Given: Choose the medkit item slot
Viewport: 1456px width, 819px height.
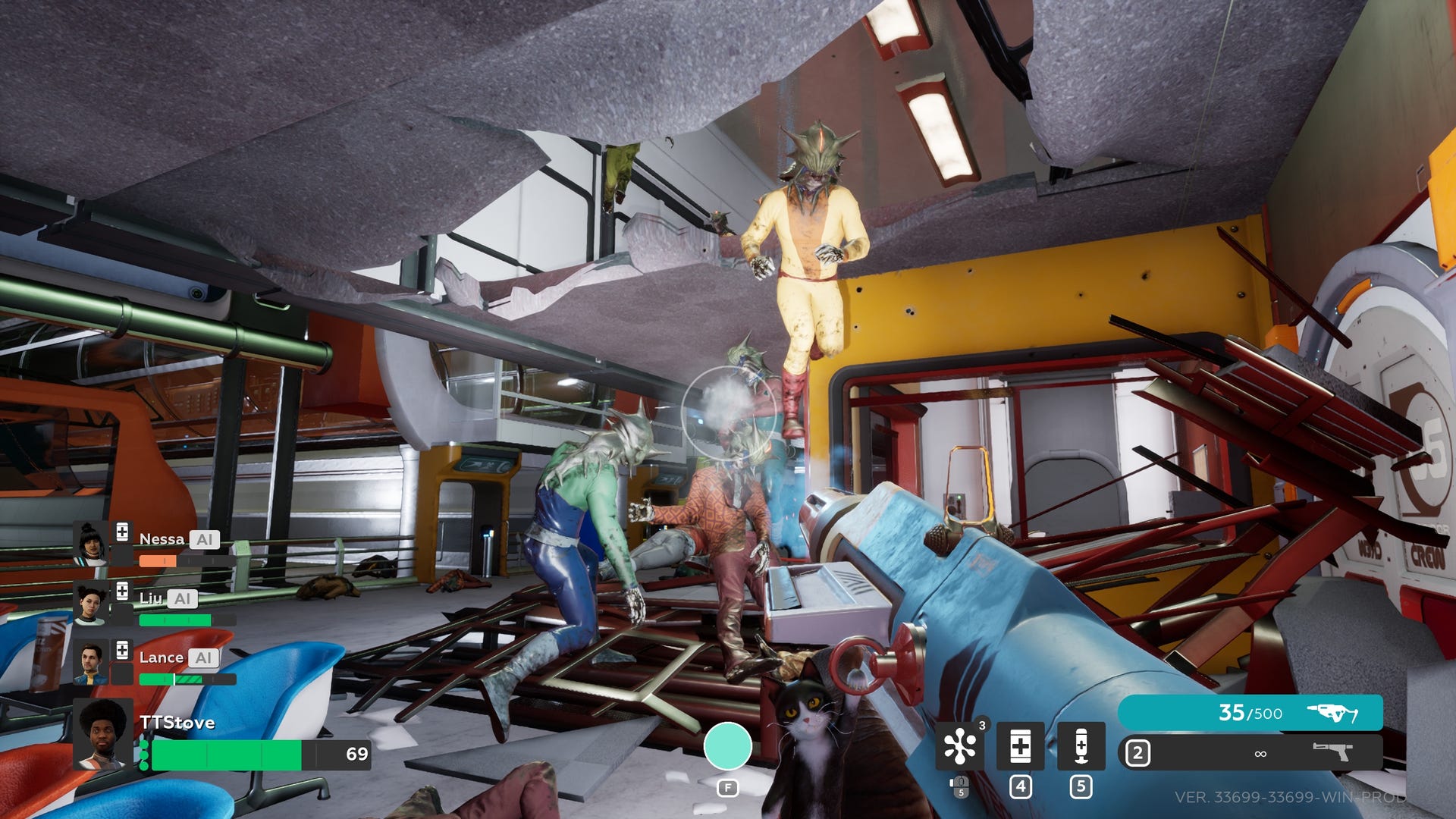Looking at the screenshot, I should coord(1020,746).
